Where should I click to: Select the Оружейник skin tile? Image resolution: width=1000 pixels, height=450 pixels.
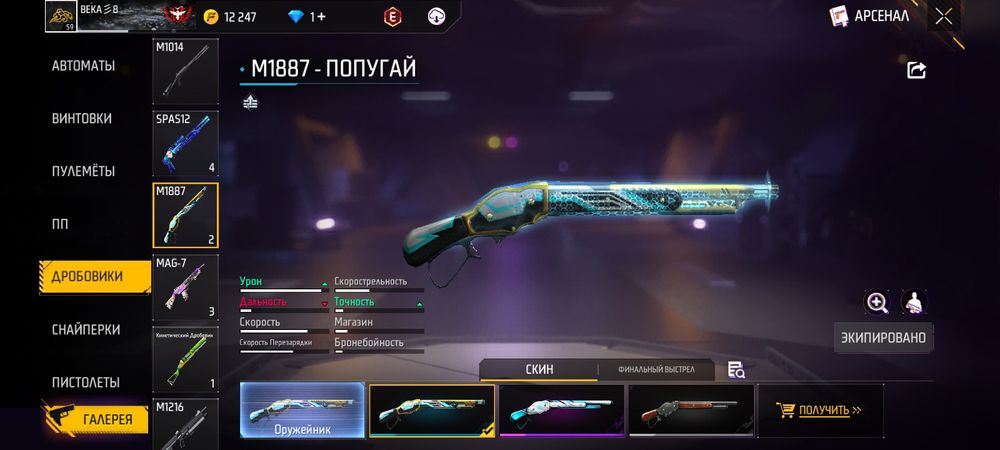[302, 410]
